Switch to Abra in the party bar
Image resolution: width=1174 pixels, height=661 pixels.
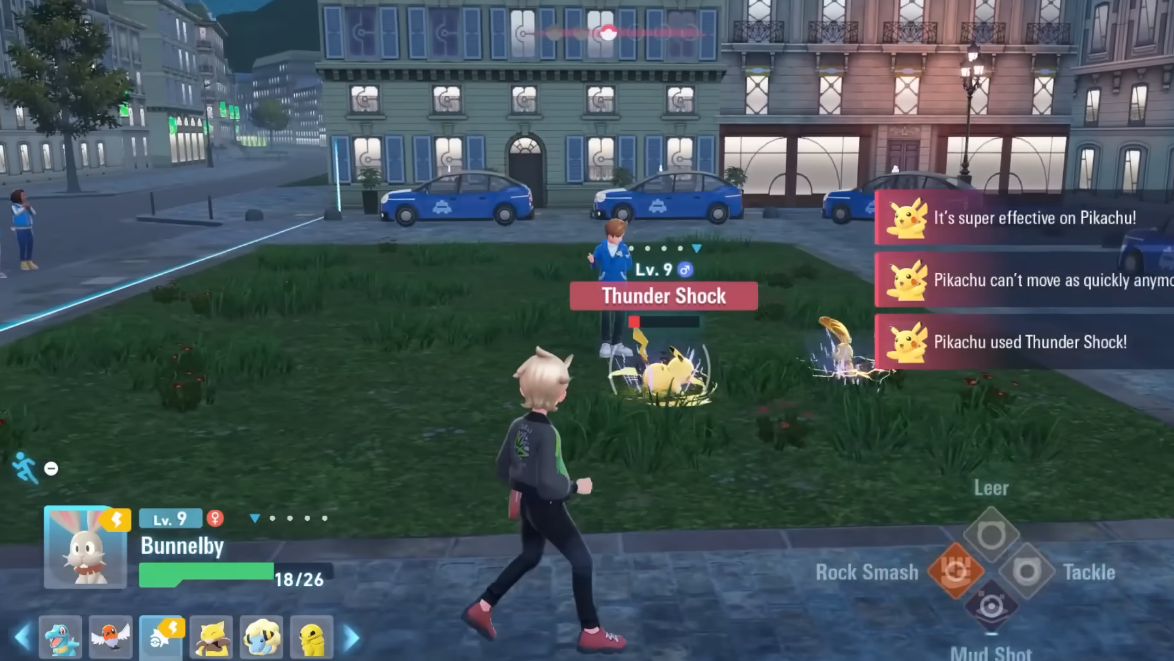[x=211, y=637]
